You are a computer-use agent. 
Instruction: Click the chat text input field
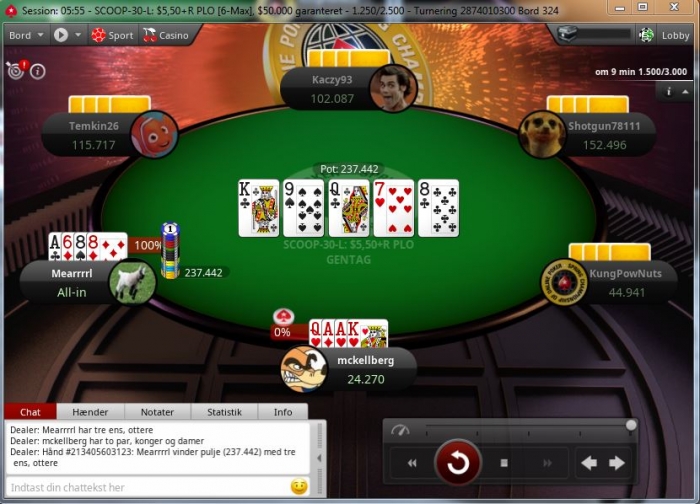(145, 487)
